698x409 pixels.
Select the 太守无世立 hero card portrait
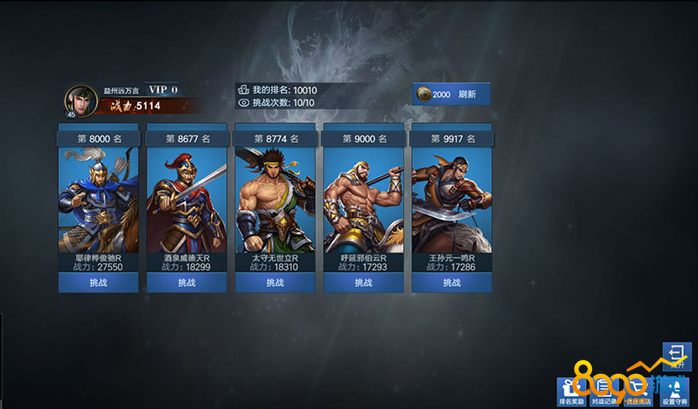(275, 200)
